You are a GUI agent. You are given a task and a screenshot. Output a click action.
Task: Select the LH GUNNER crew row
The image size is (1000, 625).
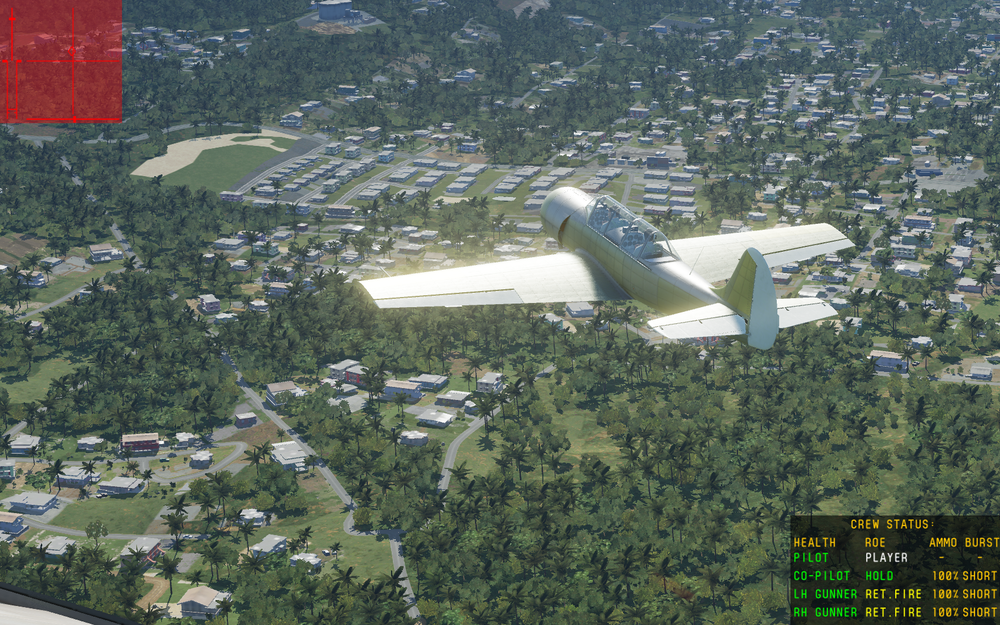[894, 594]
